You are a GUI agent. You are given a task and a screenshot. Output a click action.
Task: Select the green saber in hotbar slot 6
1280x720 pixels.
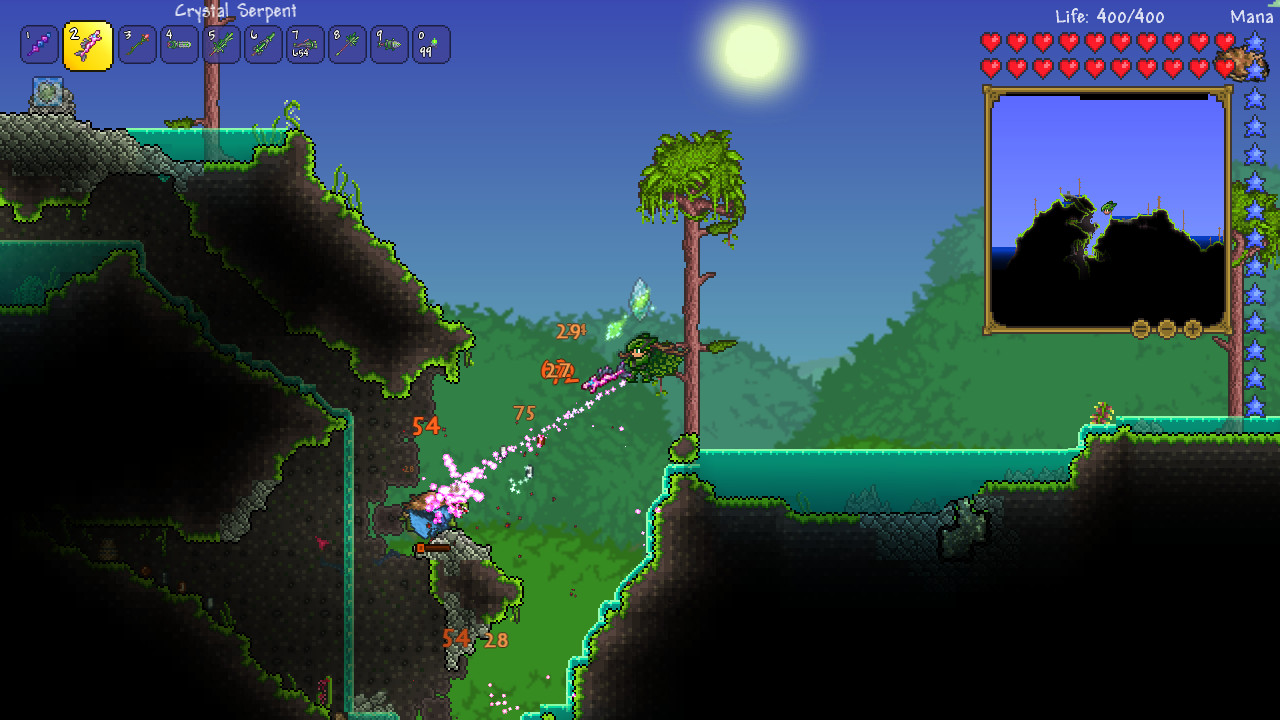(x=264, y=43)
